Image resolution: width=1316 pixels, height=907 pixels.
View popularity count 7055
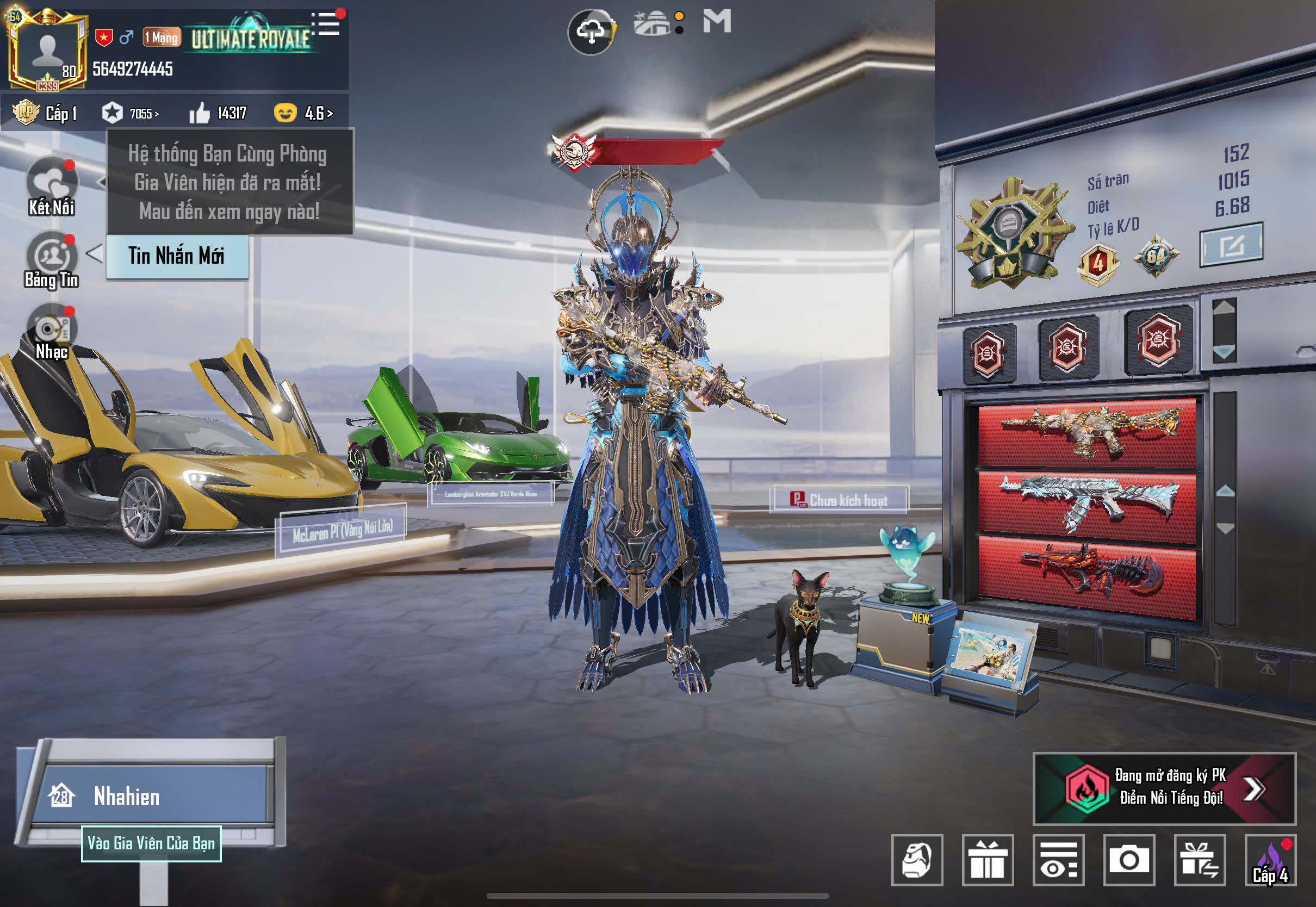[x=131, y=113]
